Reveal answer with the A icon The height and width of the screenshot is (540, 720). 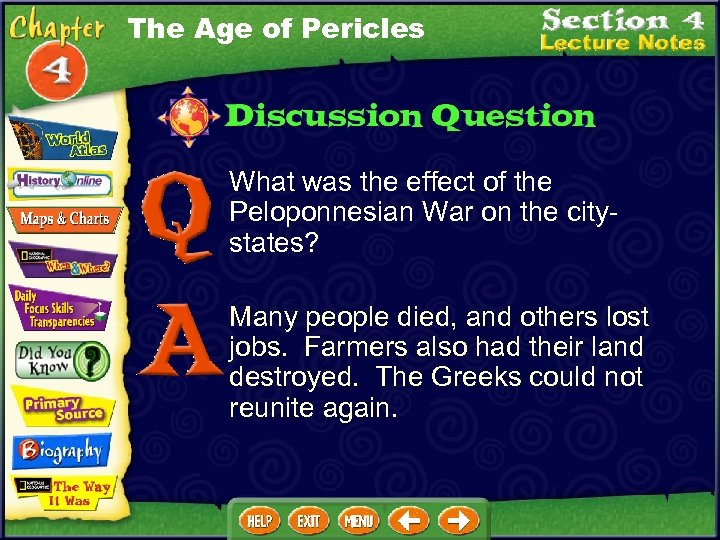(174, 343)
